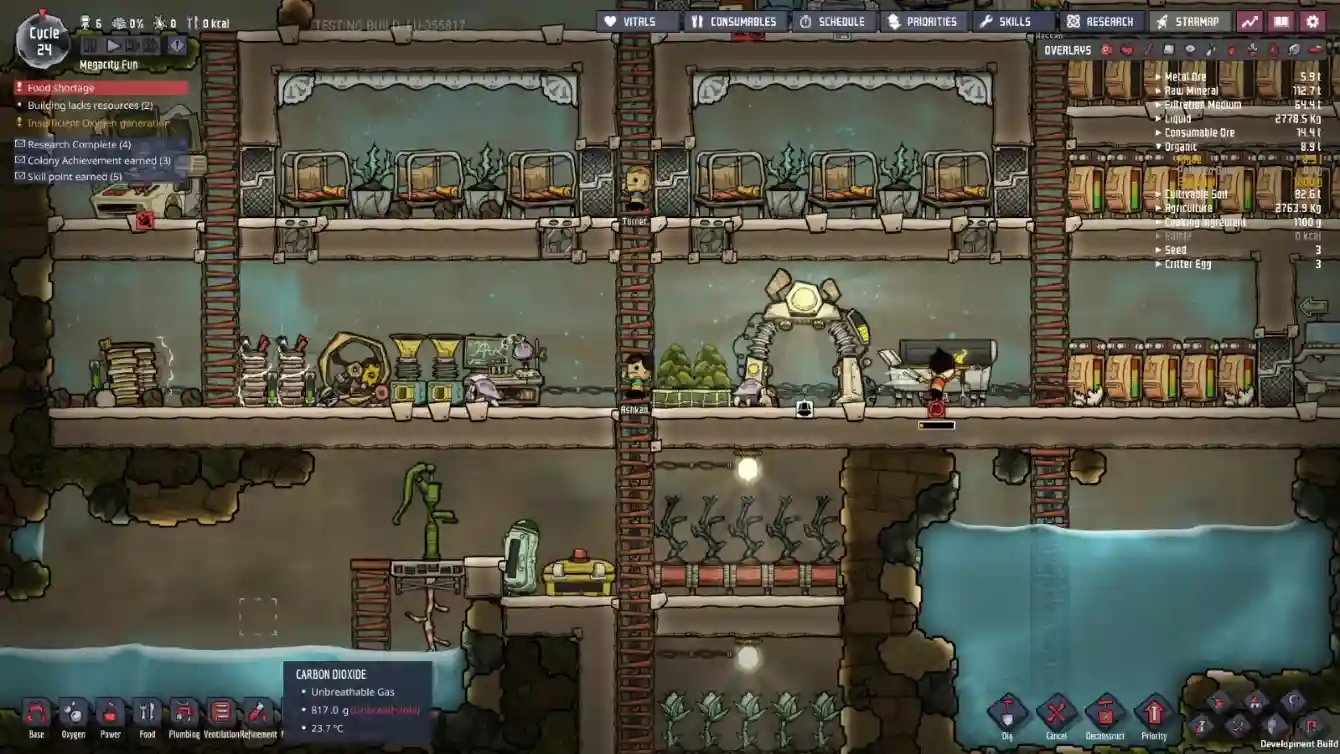Select the Plumbing build category
This screenshot has width=1340, height=754.
[x=184, y=716]
